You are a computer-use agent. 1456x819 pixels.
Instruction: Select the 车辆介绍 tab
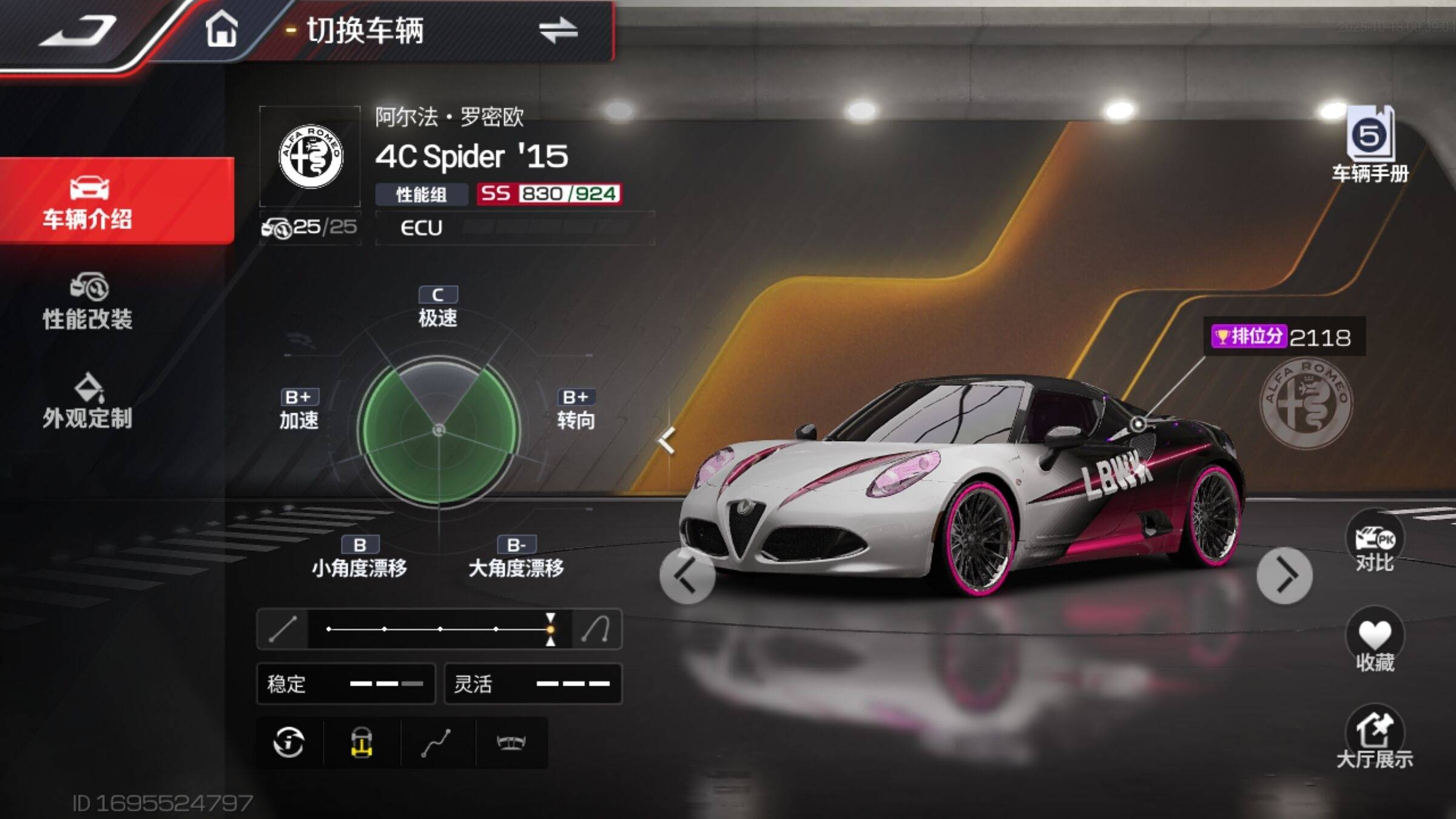88,201
